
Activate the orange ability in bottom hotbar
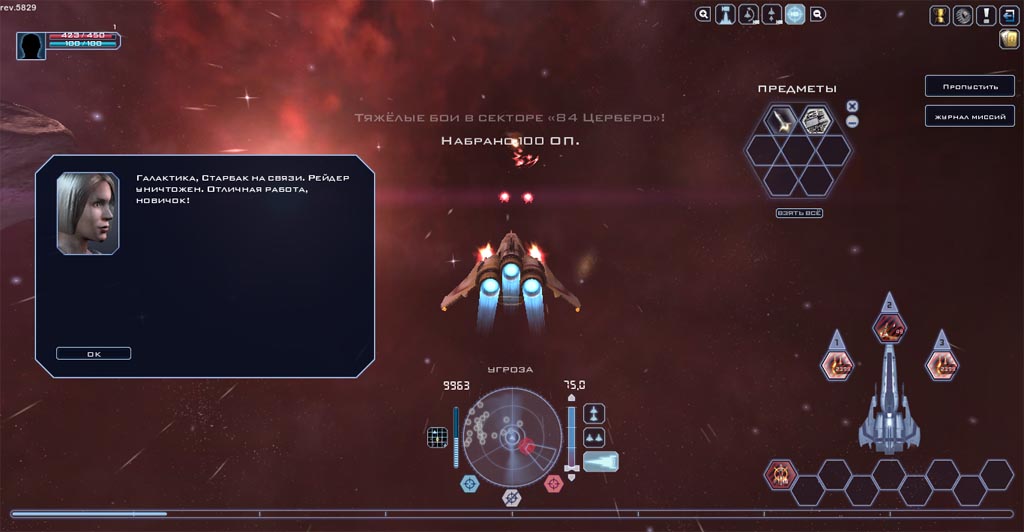[x=781, y=474]
